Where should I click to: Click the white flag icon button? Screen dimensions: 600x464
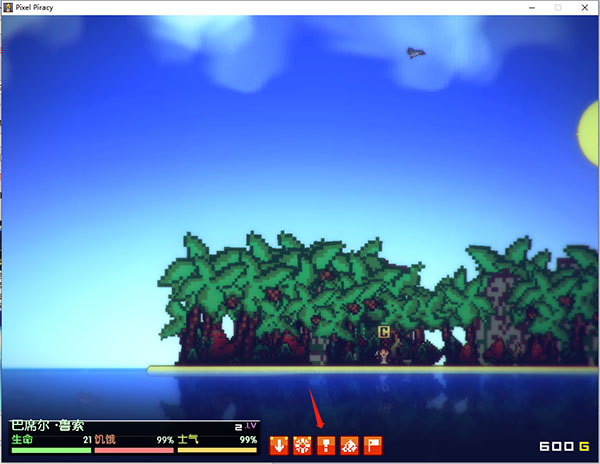pos(372,445)
